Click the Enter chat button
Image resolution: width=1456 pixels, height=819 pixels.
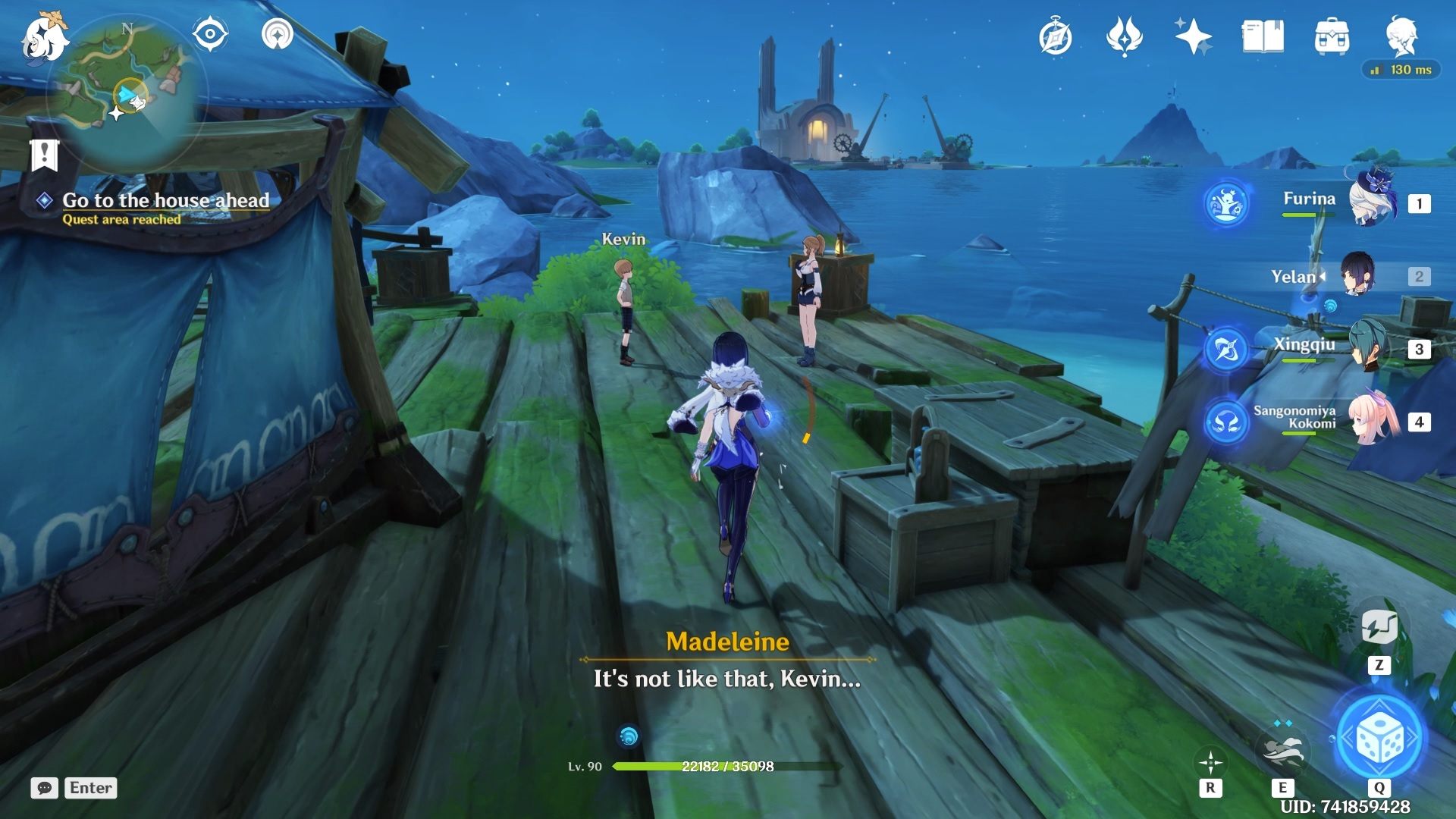coord(89,788)
